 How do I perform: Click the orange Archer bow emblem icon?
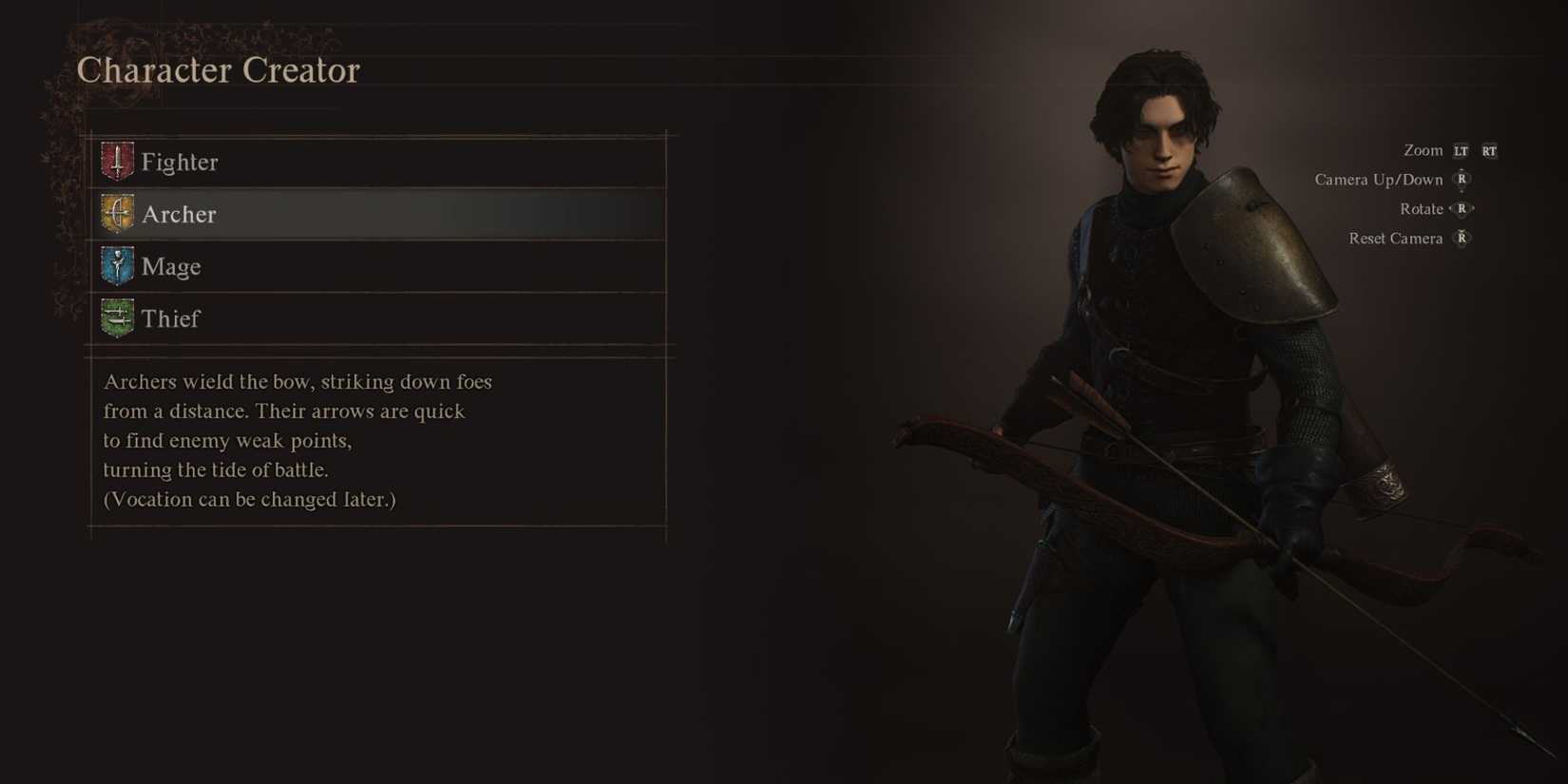tap(116, 213)
